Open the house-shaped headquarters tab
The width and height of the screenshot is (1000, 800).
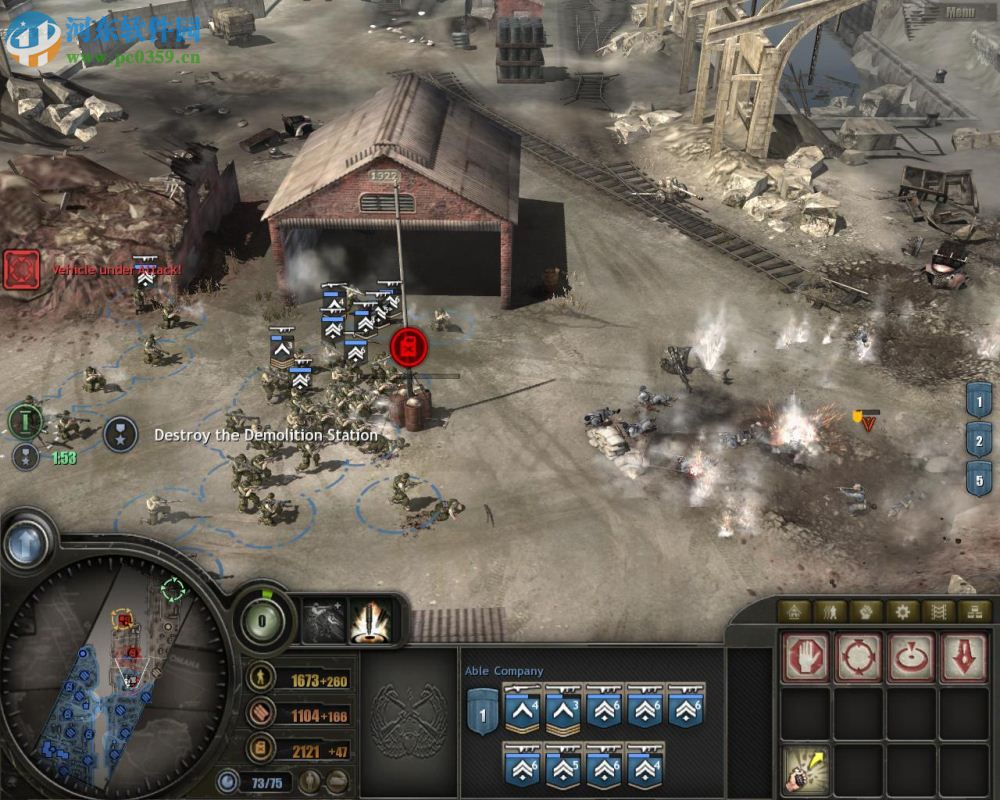point(795,611)
